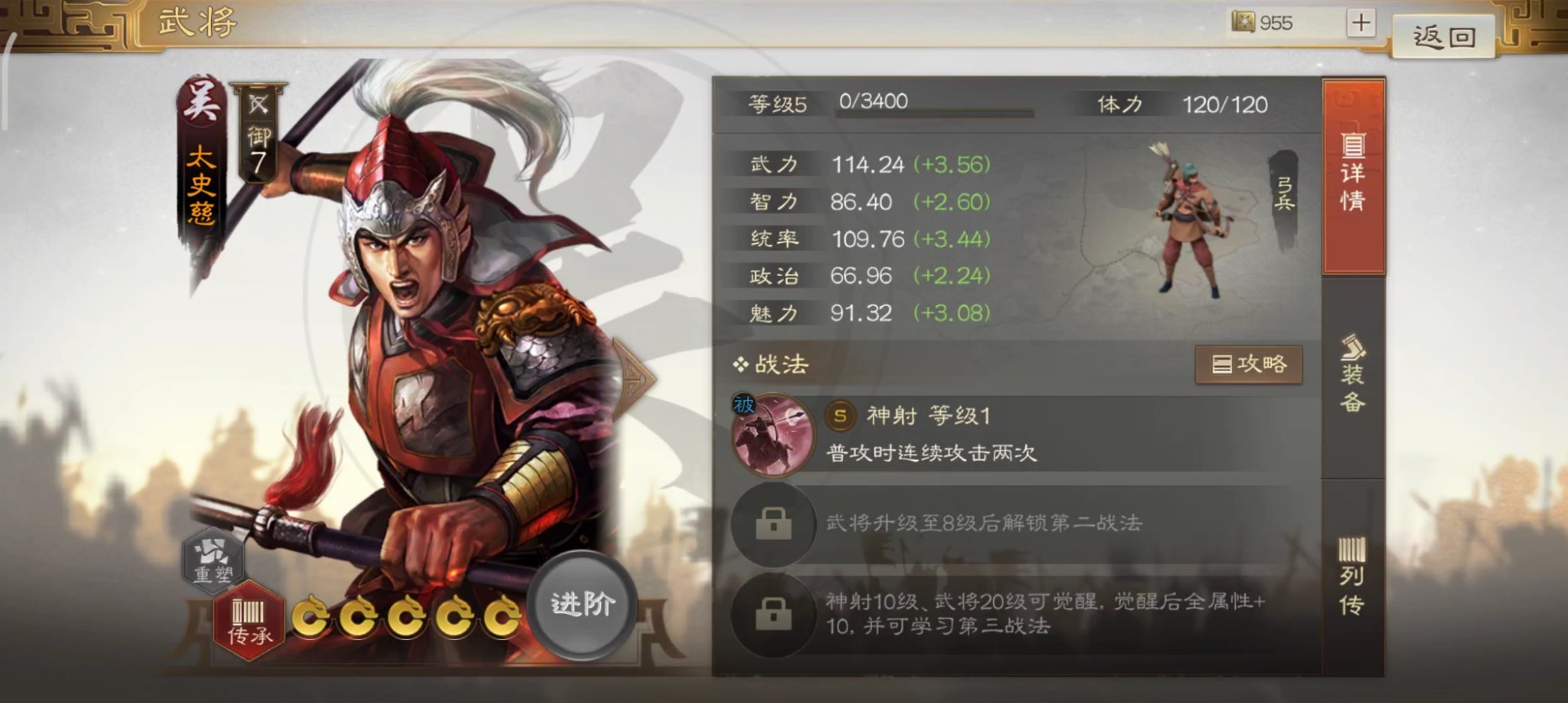Select the first gold dragon medal icon
The height and width of the screenshot is (703, 1568).
click(311, 618)
